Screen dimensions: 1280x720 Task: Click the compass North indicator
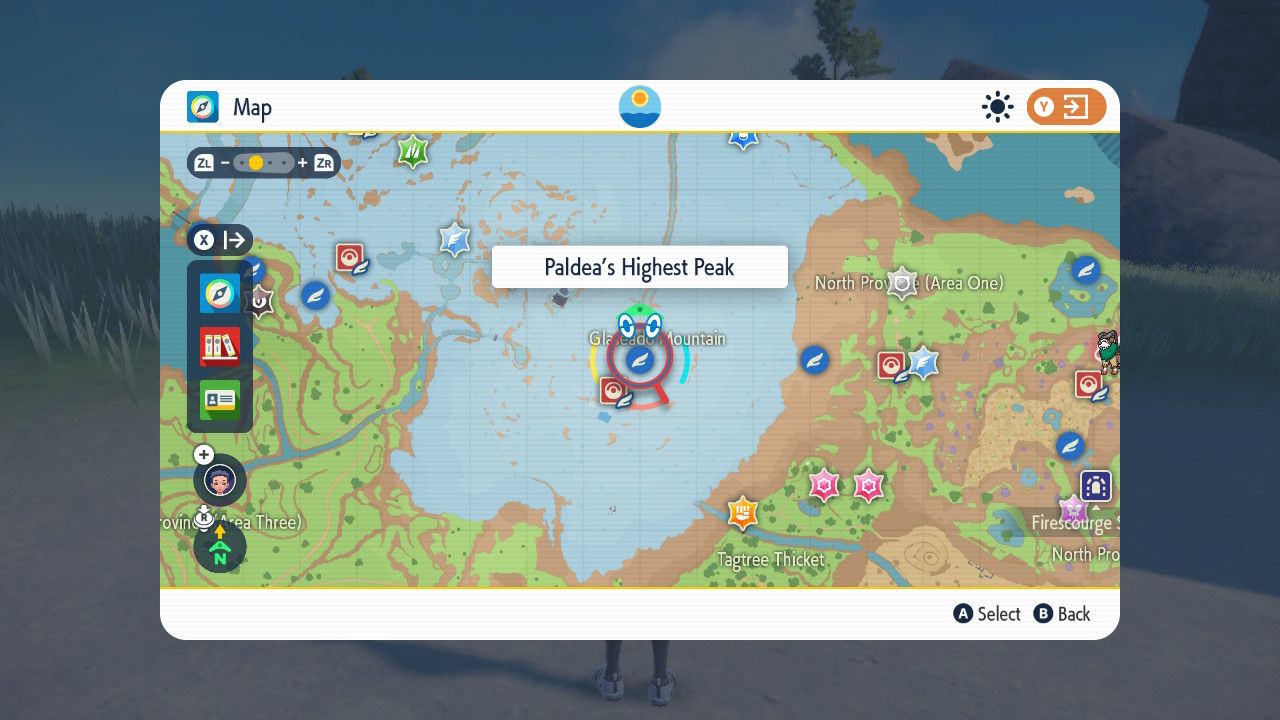[x=218, y=549]
